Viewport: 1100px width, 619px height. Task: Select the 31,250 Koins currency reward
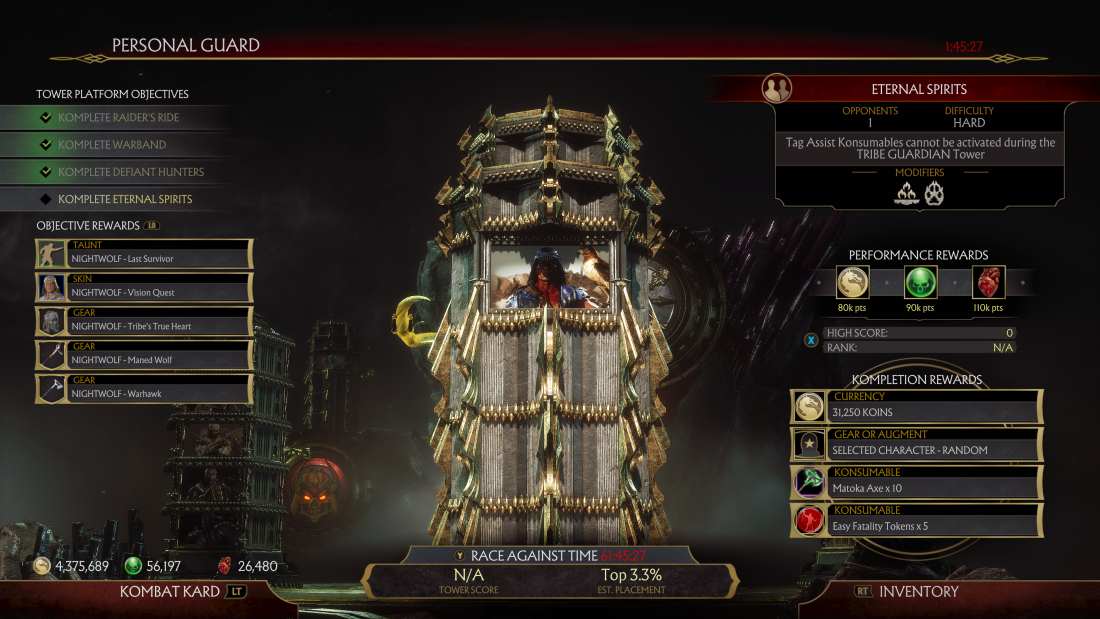pos(917,407)
